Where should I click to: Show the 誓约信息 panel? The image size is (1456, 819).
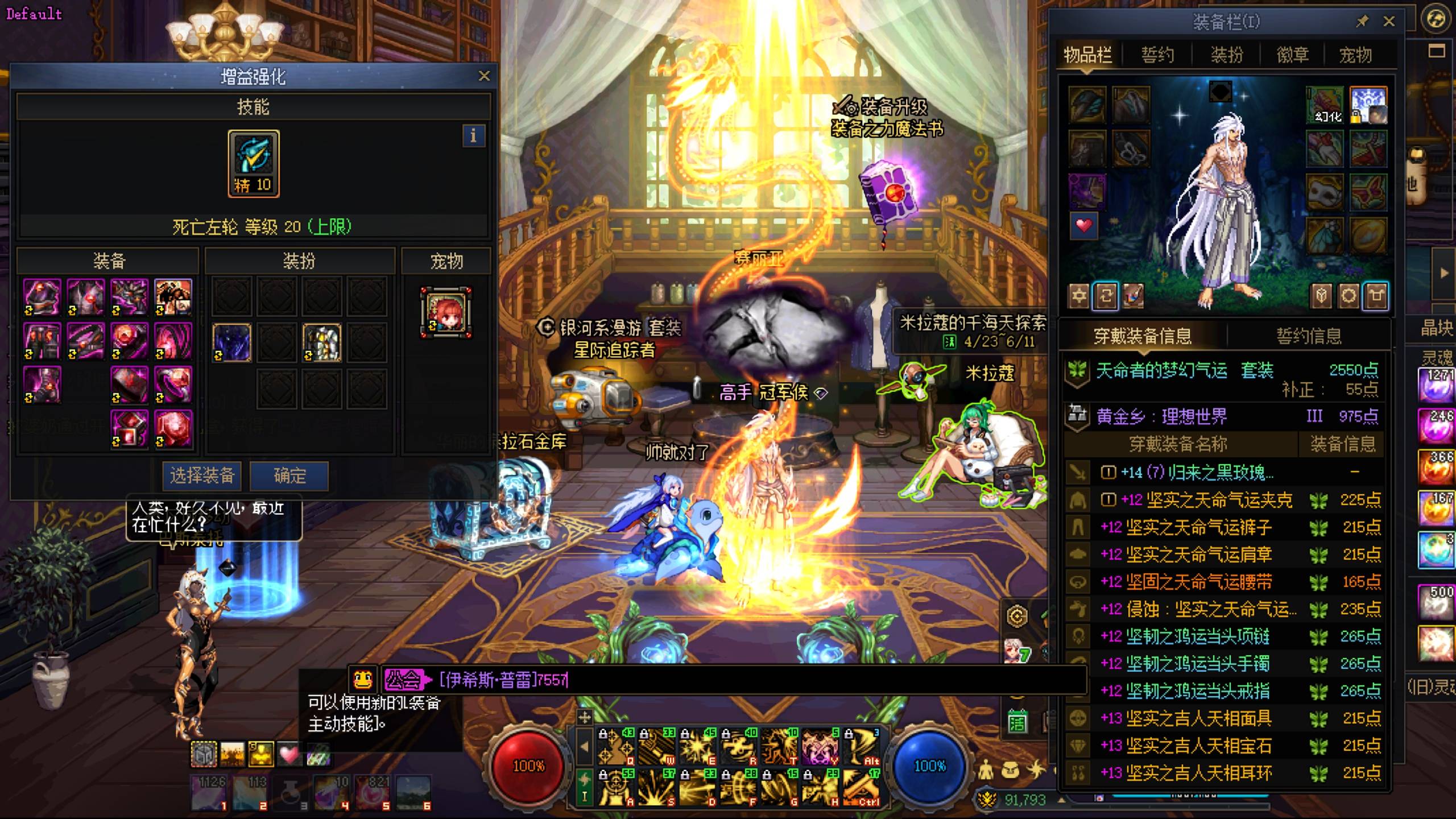coord(1309,336)
